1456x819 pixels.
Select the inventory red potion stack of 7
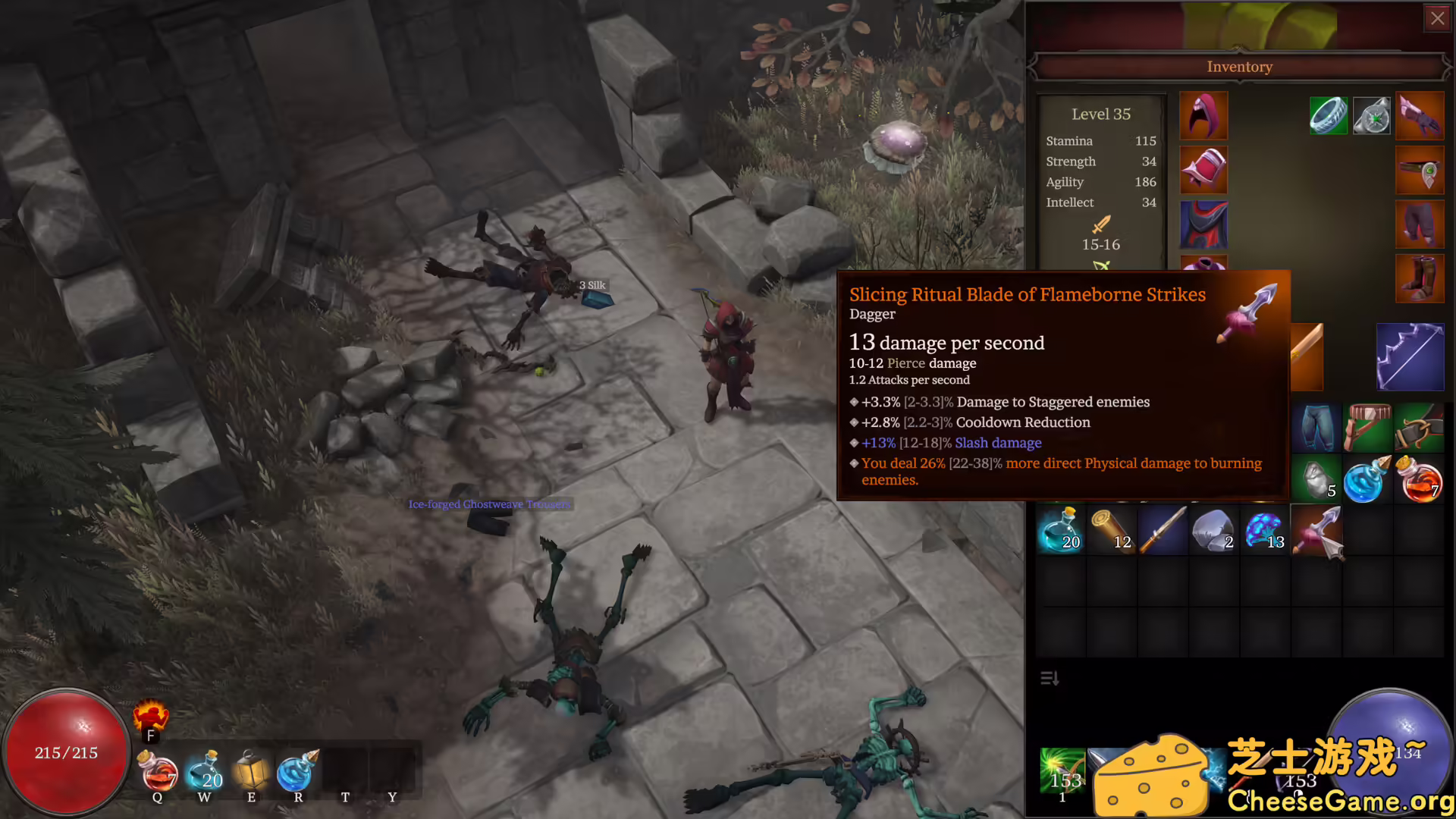1419,481
